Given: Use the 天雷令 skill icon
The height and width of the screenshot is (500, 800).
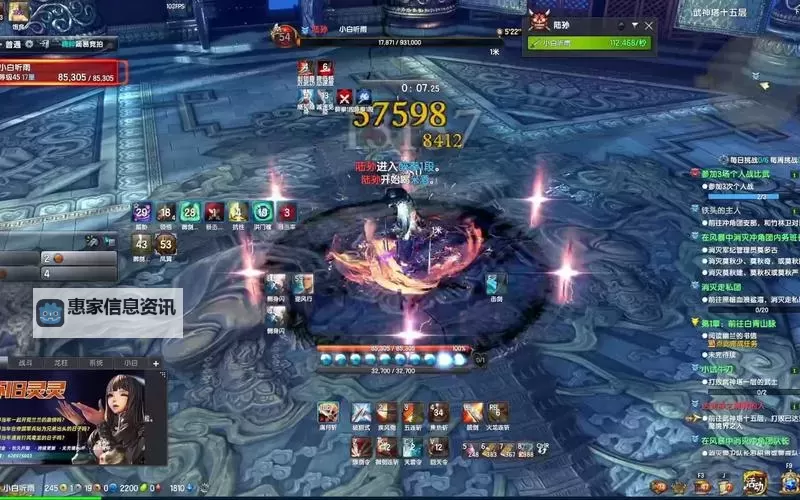Looking at the screenshot, I should click(x=413, y=445).
